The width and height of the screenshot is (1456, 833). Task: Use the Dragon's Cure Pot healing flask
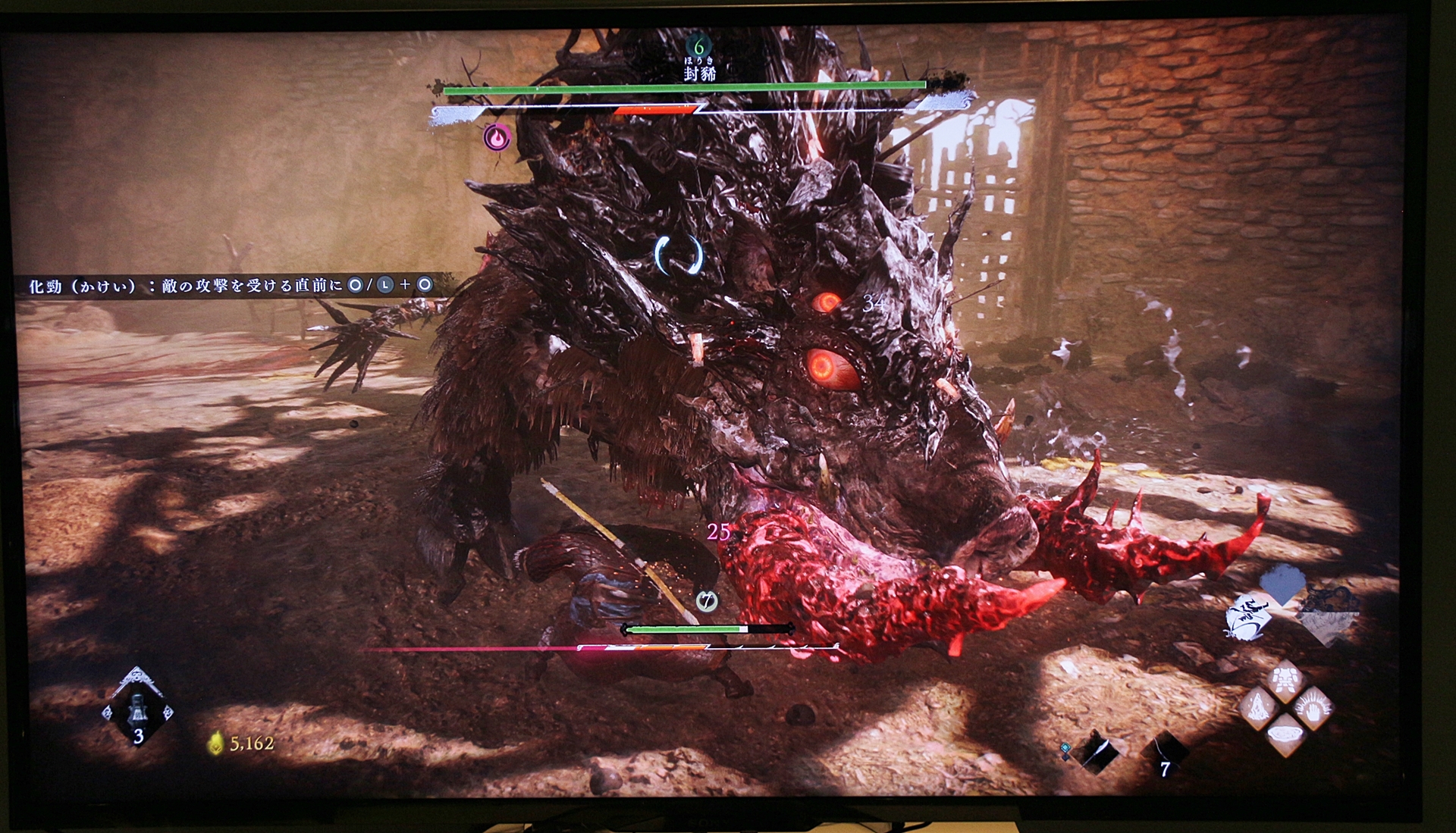[x=137, y=711]
